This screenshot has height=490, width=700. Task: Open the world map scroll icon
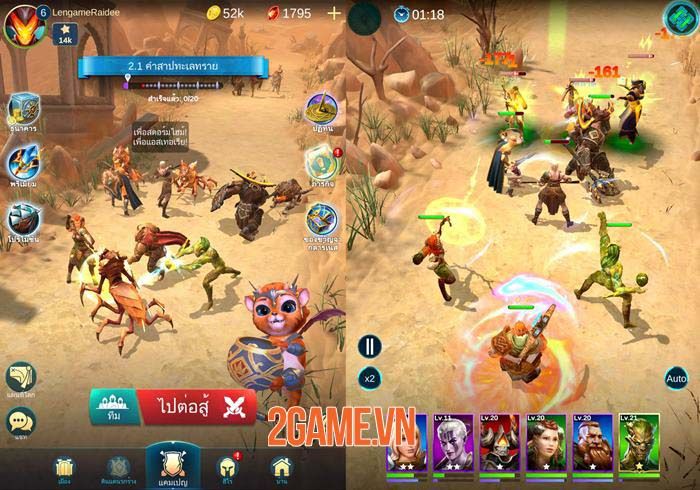[21, 377]
